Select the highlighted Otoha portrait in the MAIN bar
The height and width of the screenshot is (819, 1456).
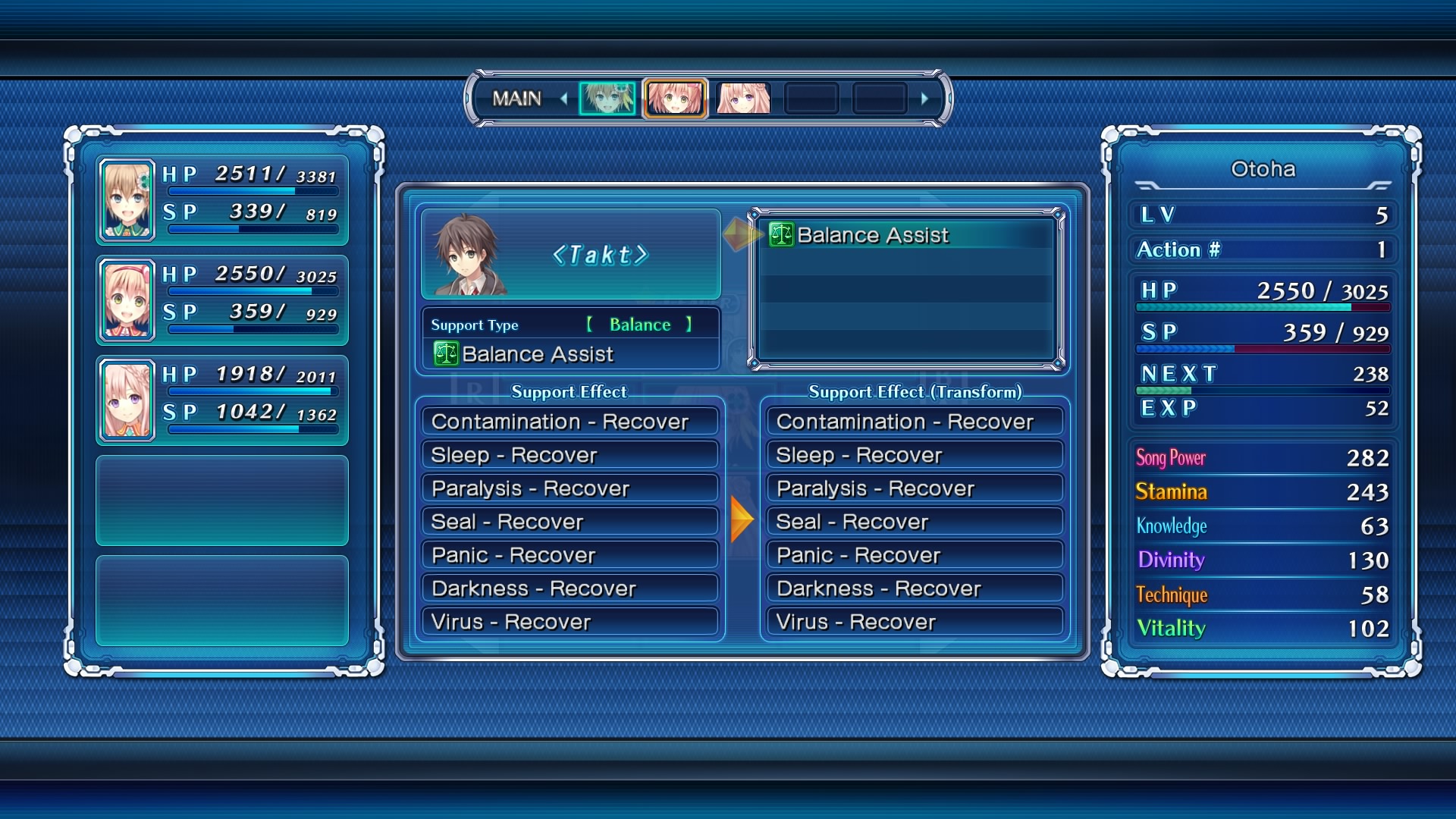675,99
